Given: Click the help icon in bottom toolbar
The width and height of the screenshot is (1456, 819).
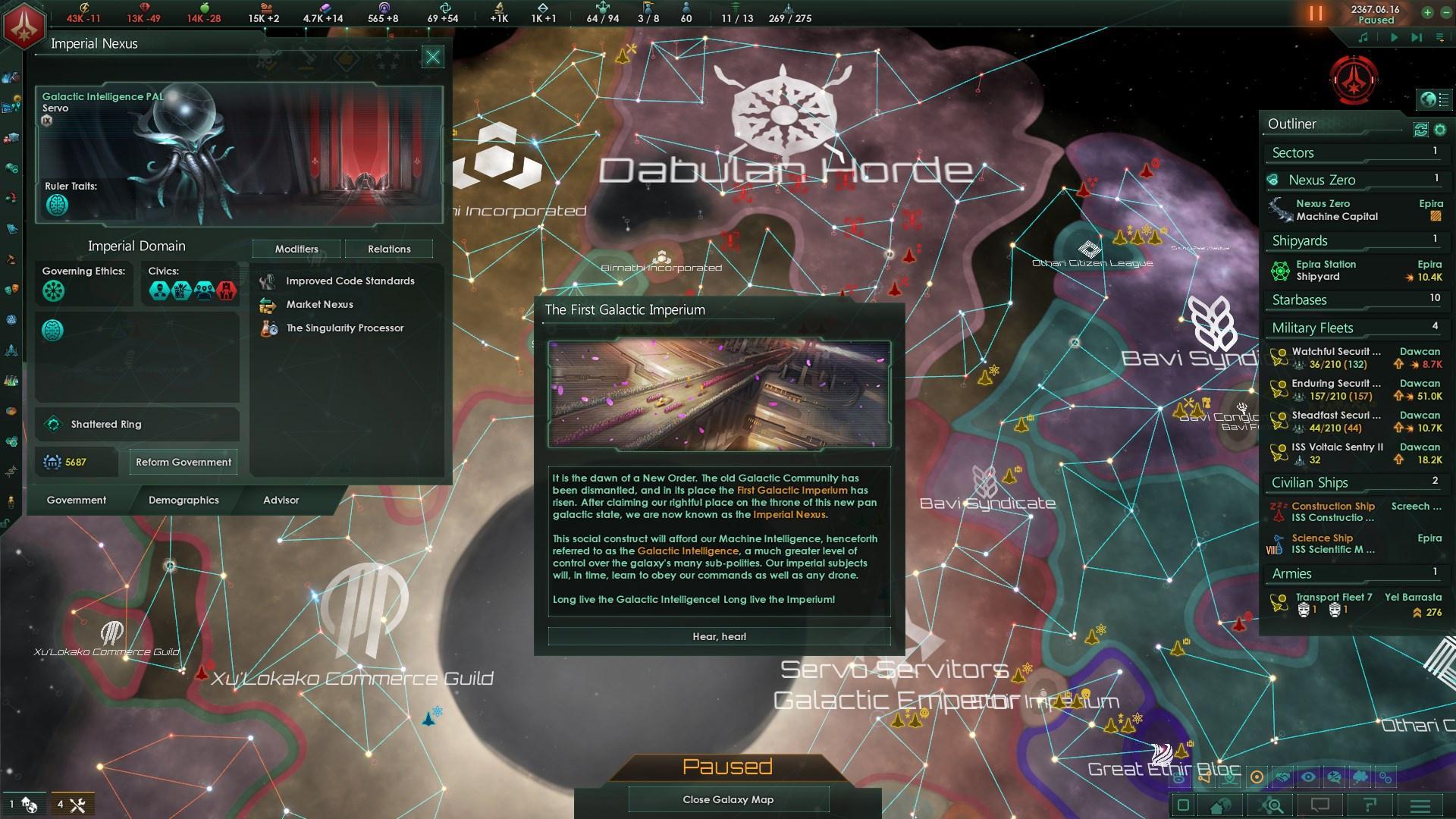Looking at the screenshot, I should point(1370,805).
